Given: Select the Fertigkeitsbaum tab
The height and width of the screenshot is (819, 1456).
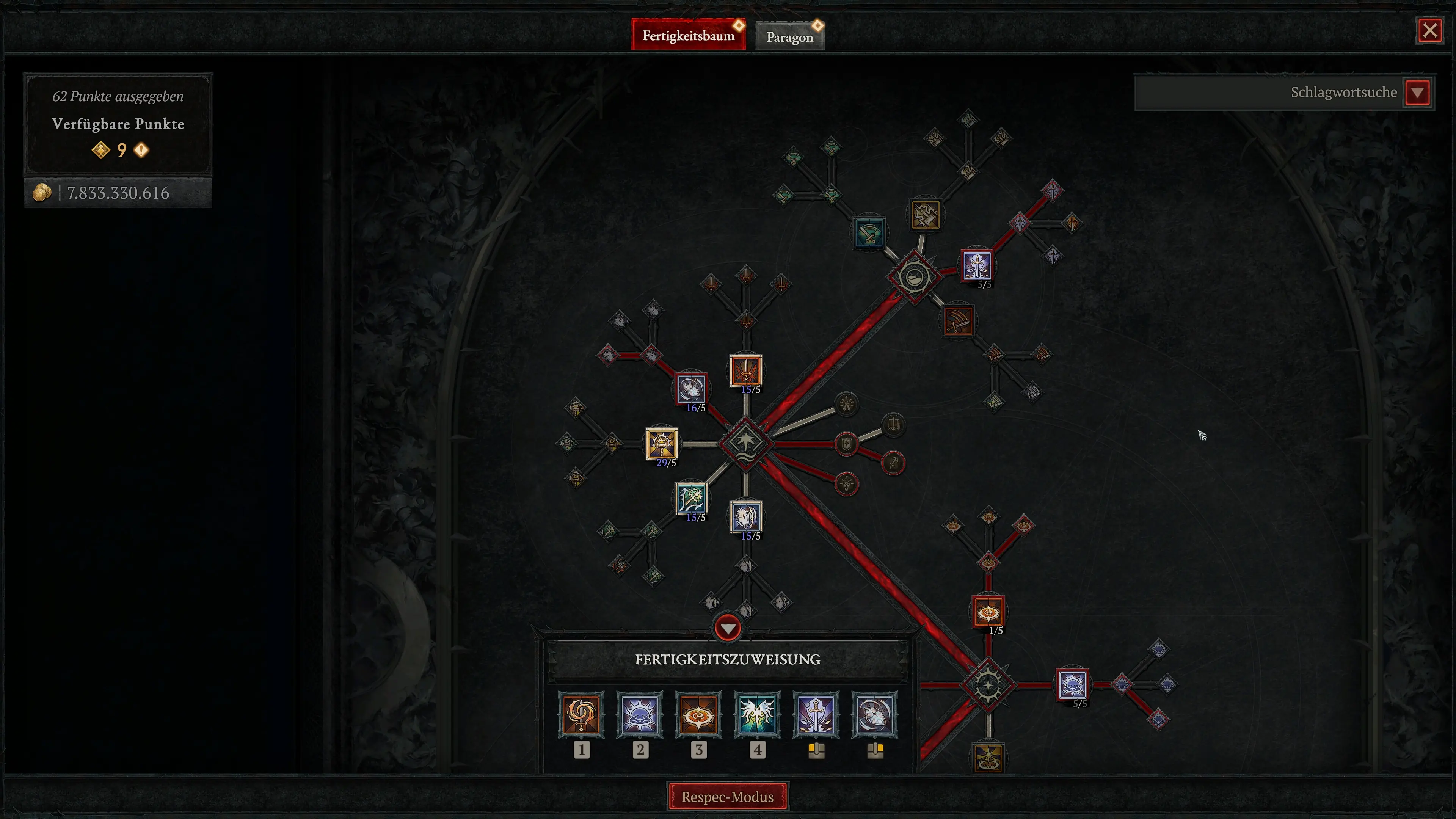Looking at the screenshot, I should [x=688, y=36].
